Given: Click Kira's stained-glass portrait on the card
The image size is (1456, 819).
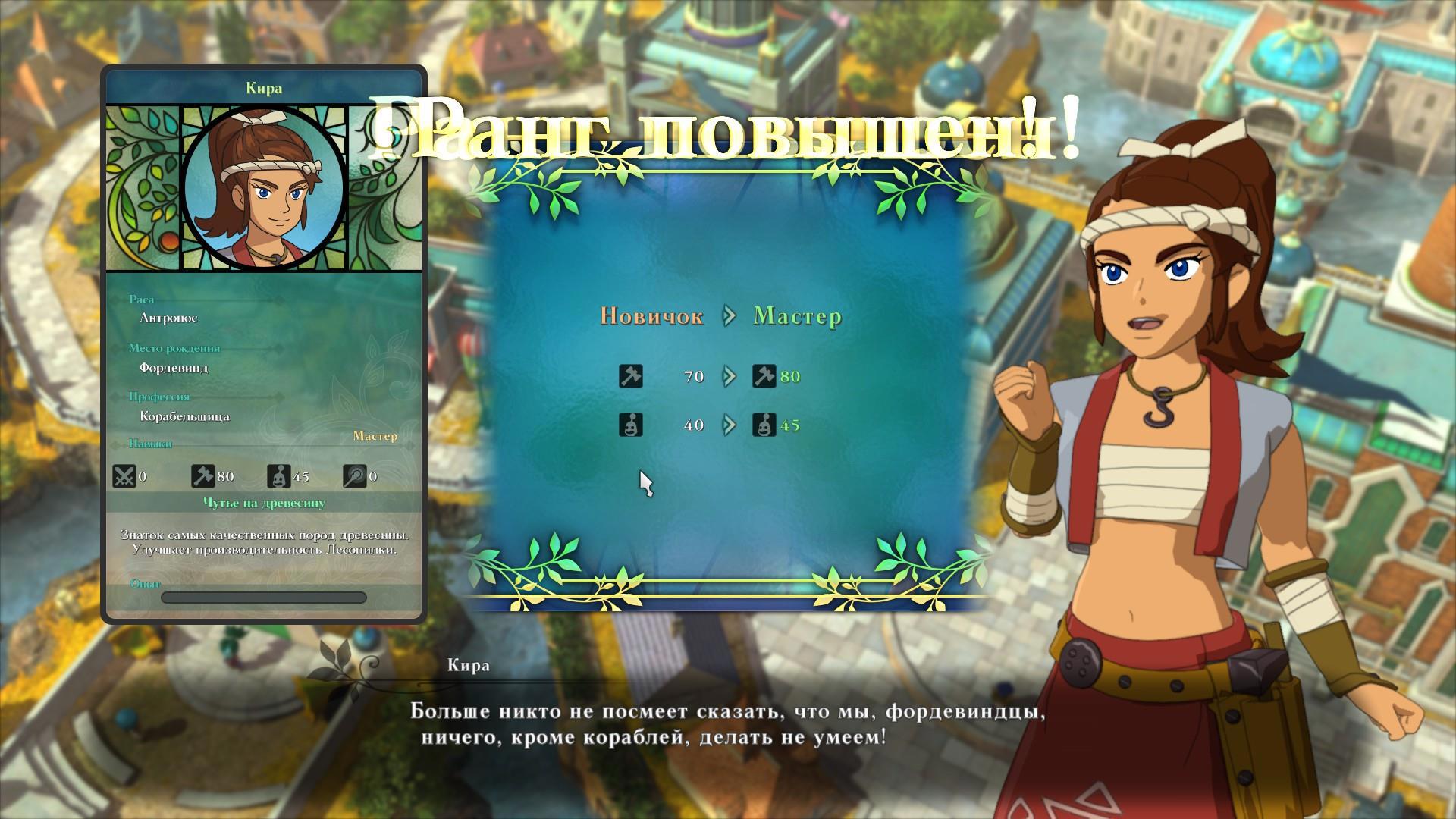Looking at the screenshot, I should 264,189.
